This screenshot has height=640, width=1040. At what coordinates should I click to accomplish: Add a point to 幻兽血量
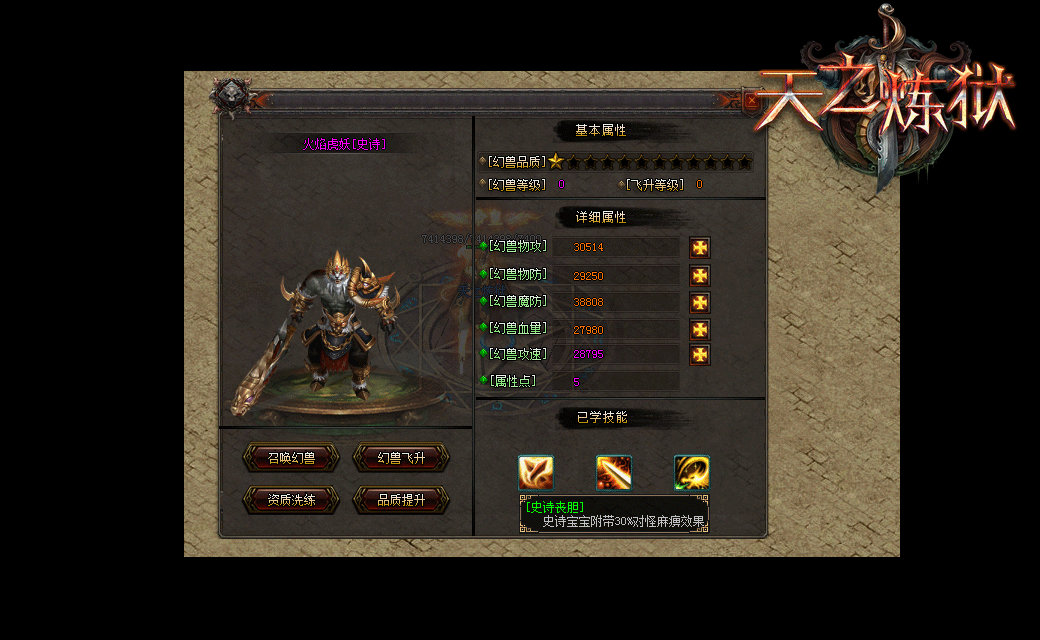point(700,330)
